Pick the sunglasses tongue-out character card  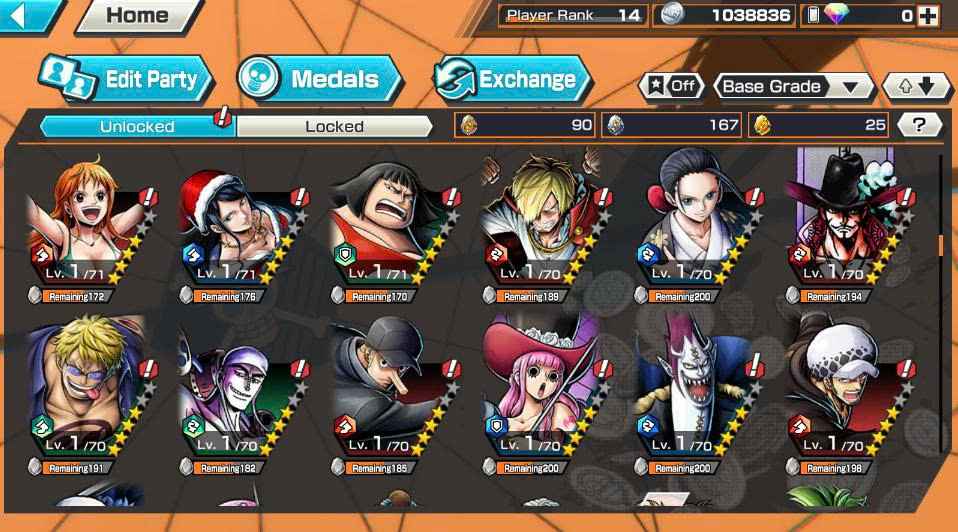pyautogui.click(x=86, y=395)
